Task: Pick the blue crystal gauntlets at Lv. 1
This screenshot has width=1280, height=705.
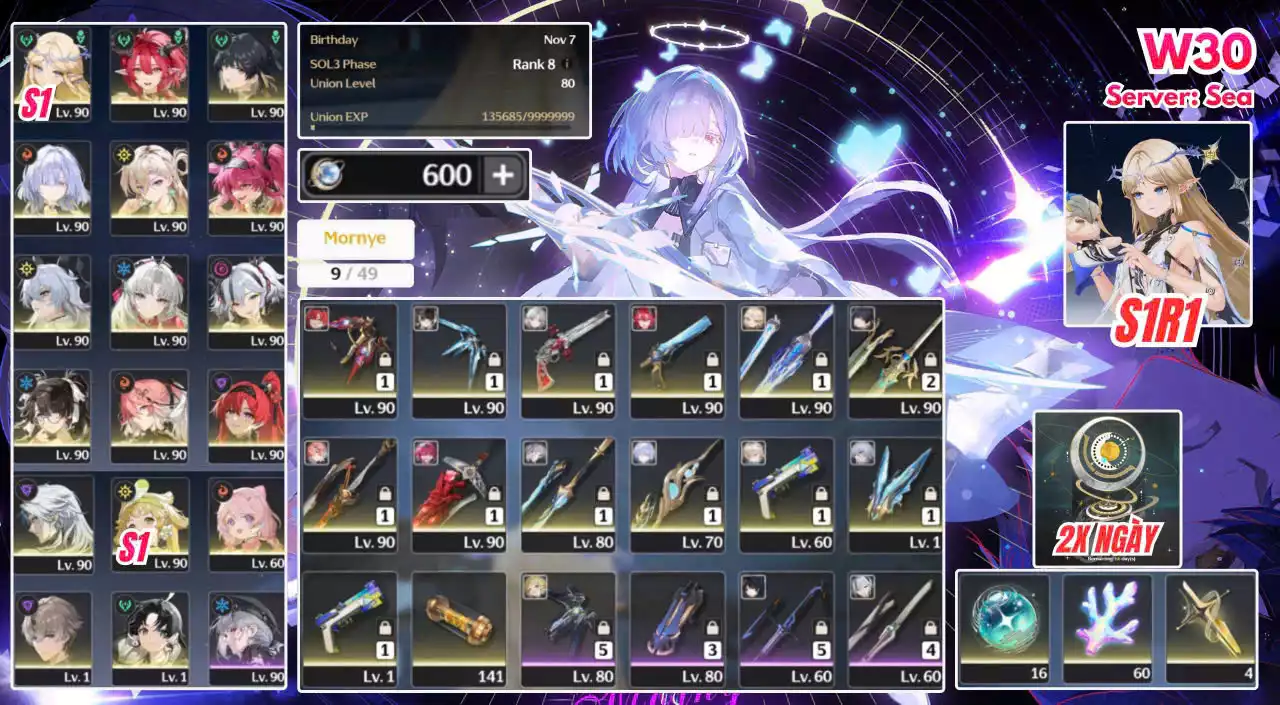Action: (896, 487)
